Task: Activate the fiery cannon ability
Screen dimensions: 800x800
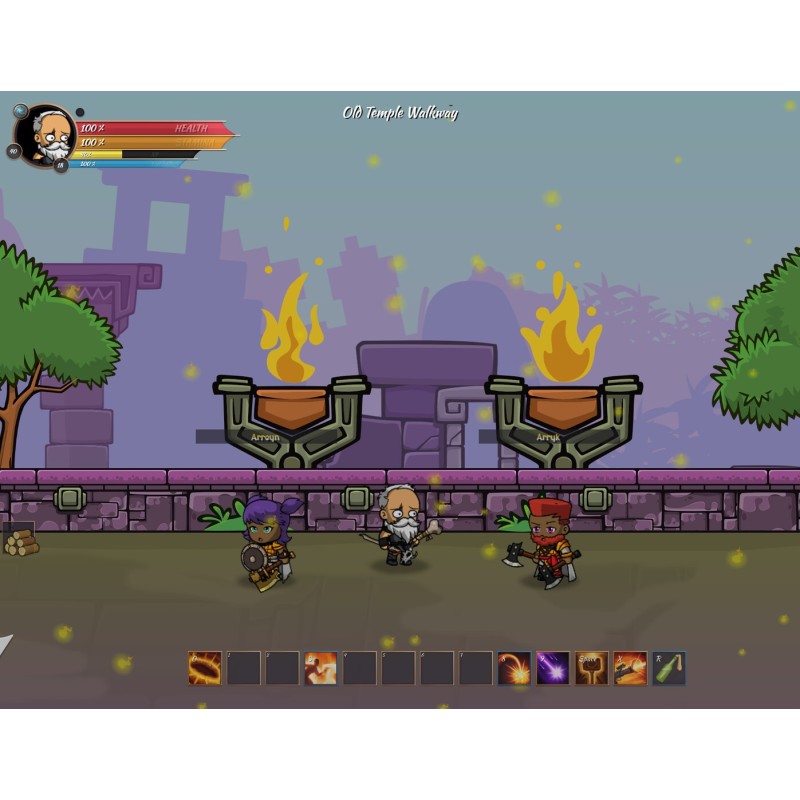Action: (x=630, y=668)
